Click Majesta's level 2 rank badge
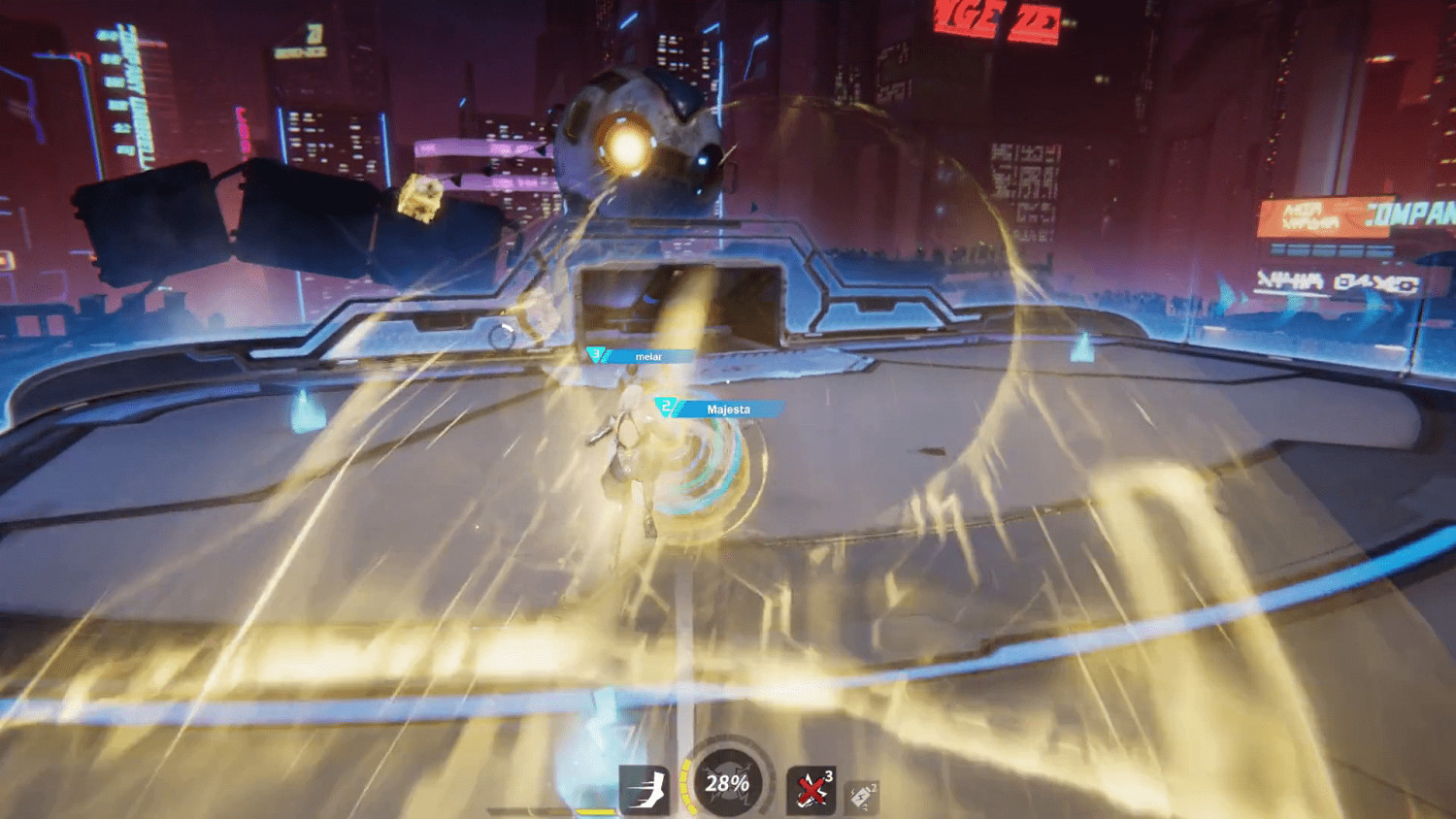Image resolution: width=1456 pixels, height=819 pixels. pyautogui.click(x=667, y=405)
